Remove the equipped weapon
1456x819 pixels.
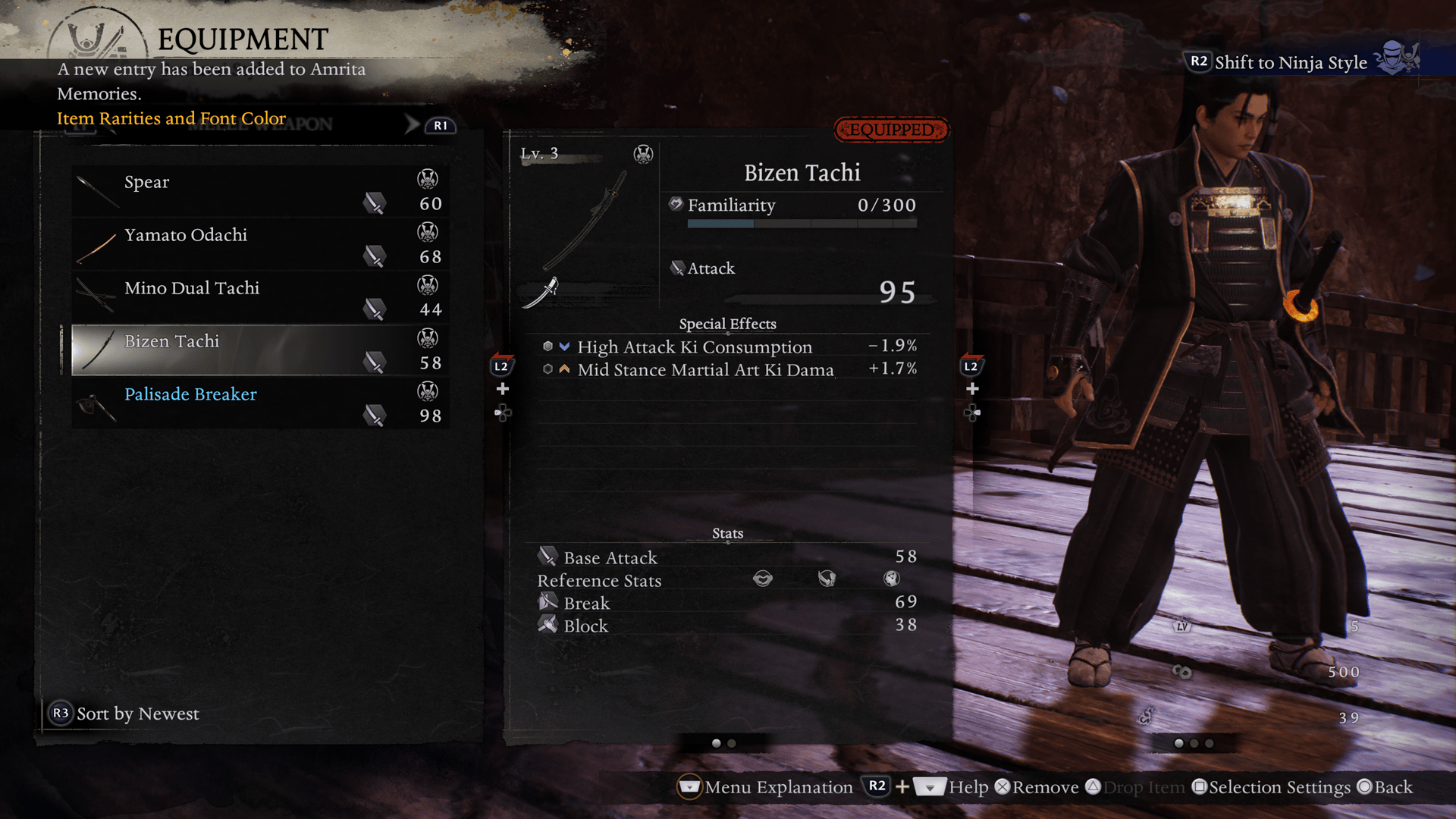[1037, 787]
